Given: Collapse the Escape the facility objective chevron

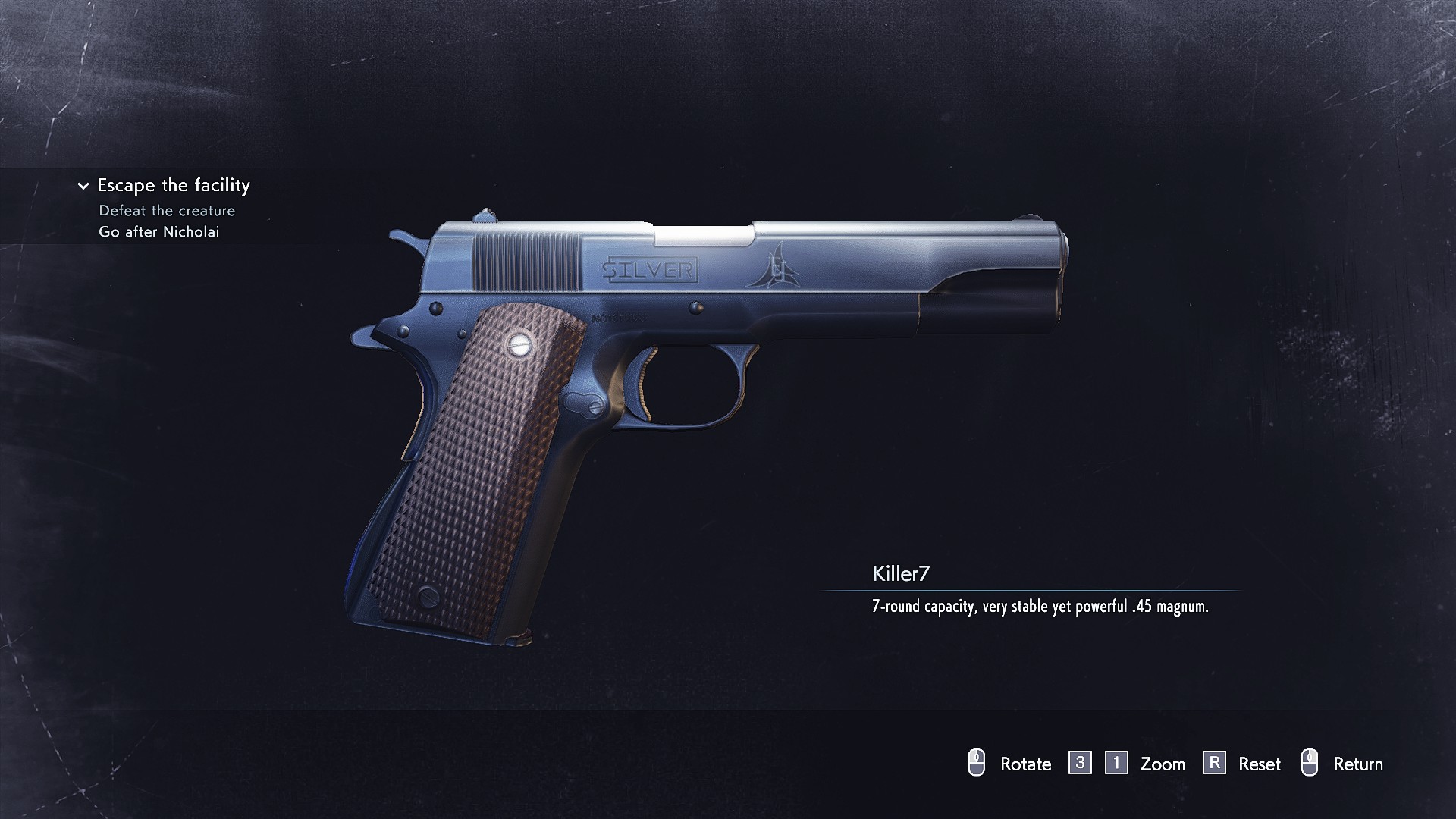Looking at the screenshot, I should [83, 186].
